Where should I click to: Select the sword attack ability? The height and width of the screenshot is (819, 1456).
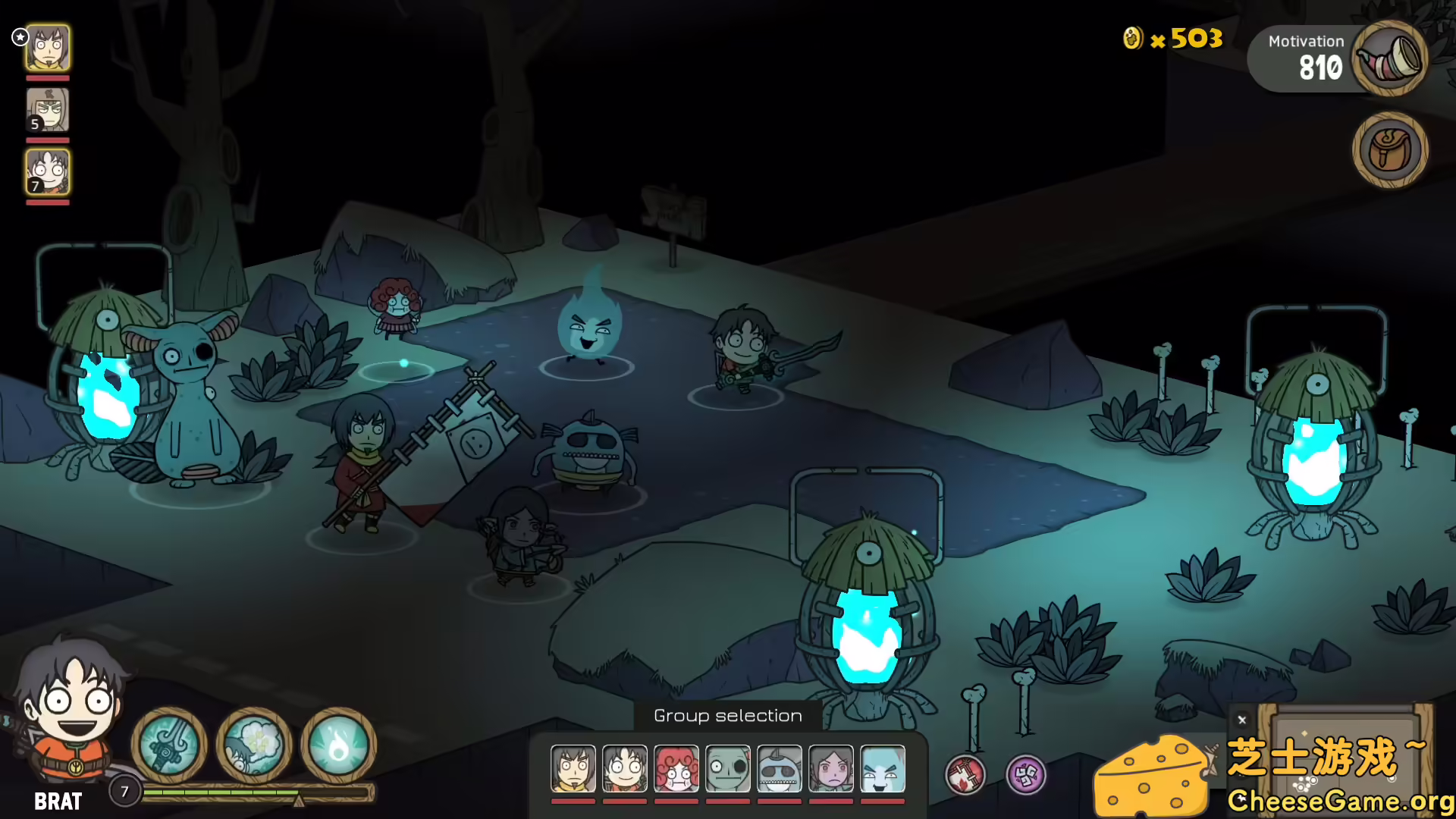tap(170, 746)
